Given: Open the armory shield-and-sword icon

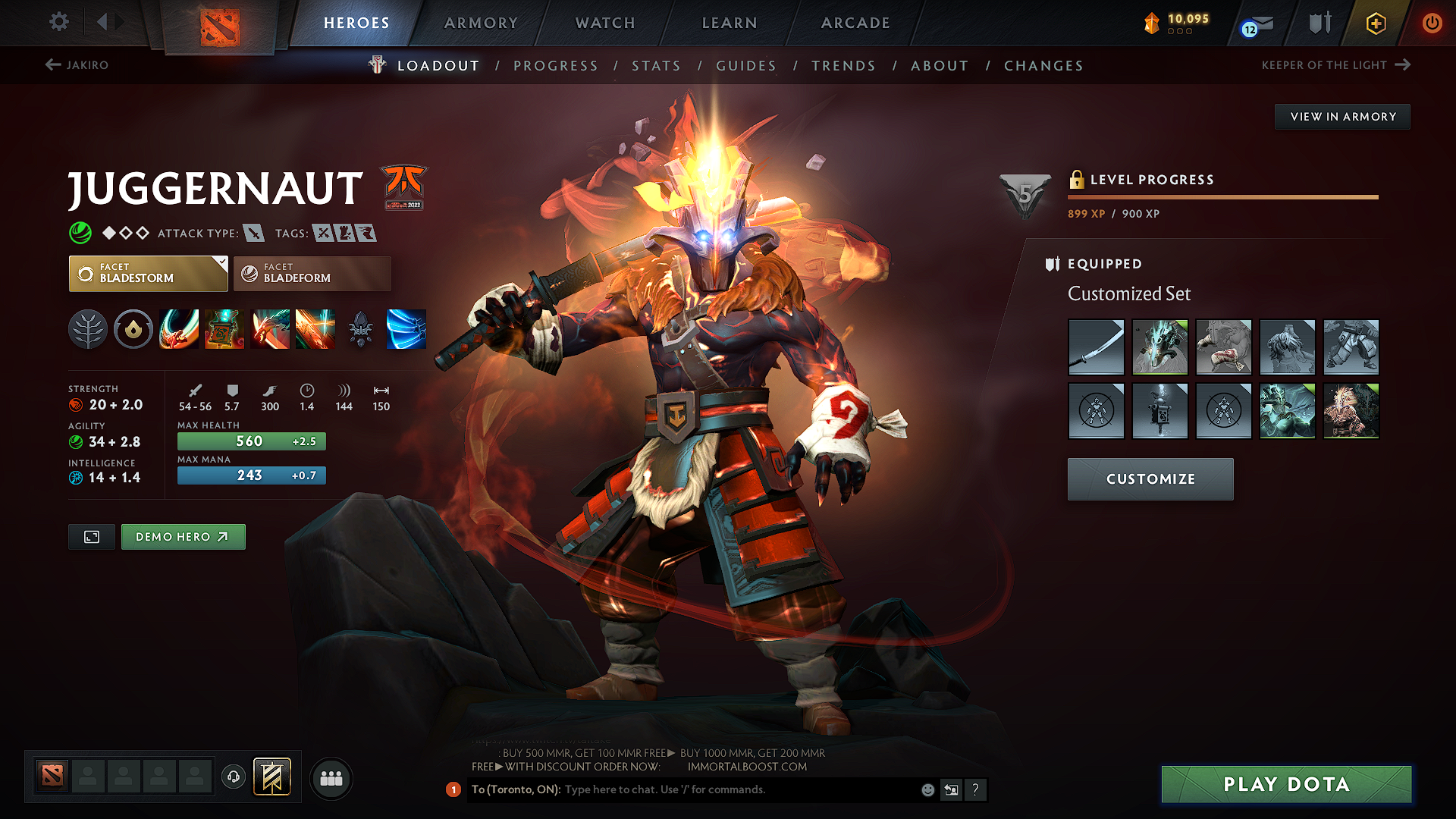Looking at the screenshot, I should pyautogui.click(x=1318, y=23).
